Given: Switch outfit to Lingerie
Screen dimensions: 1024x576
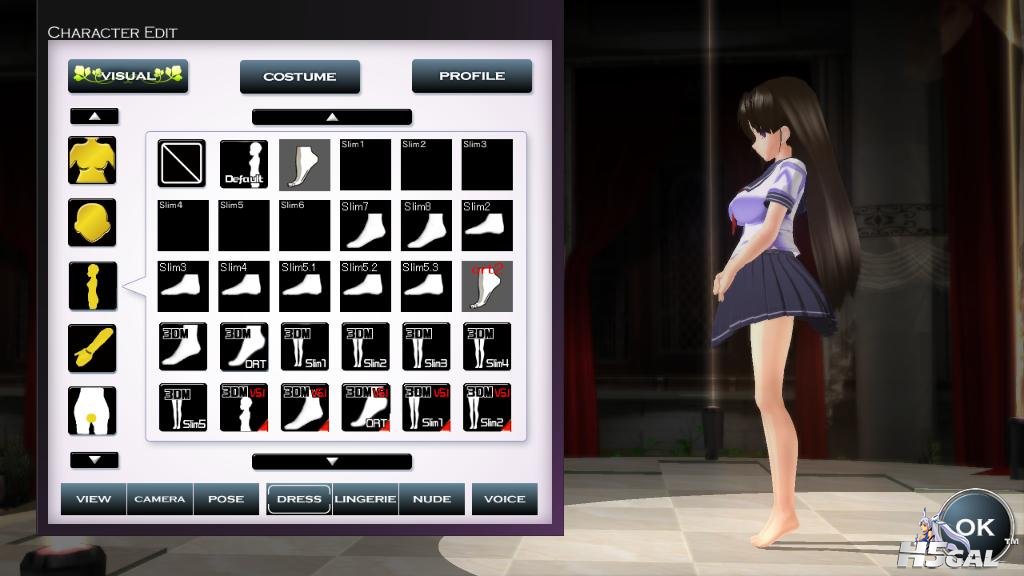Looking at the screenshot, I should 366,499.
